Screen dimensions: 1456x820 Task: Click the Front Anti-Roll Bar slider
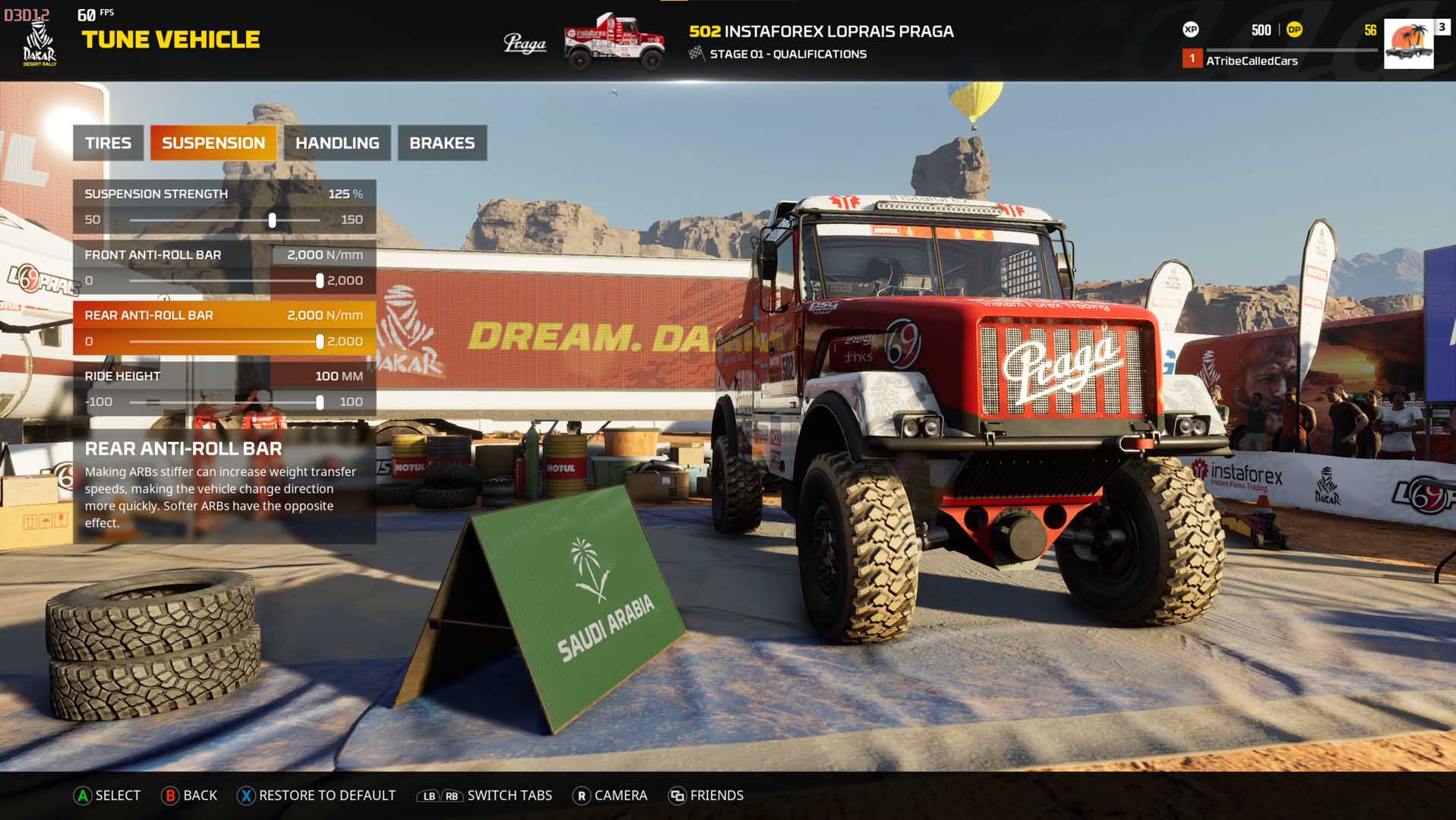coord(320,281)
